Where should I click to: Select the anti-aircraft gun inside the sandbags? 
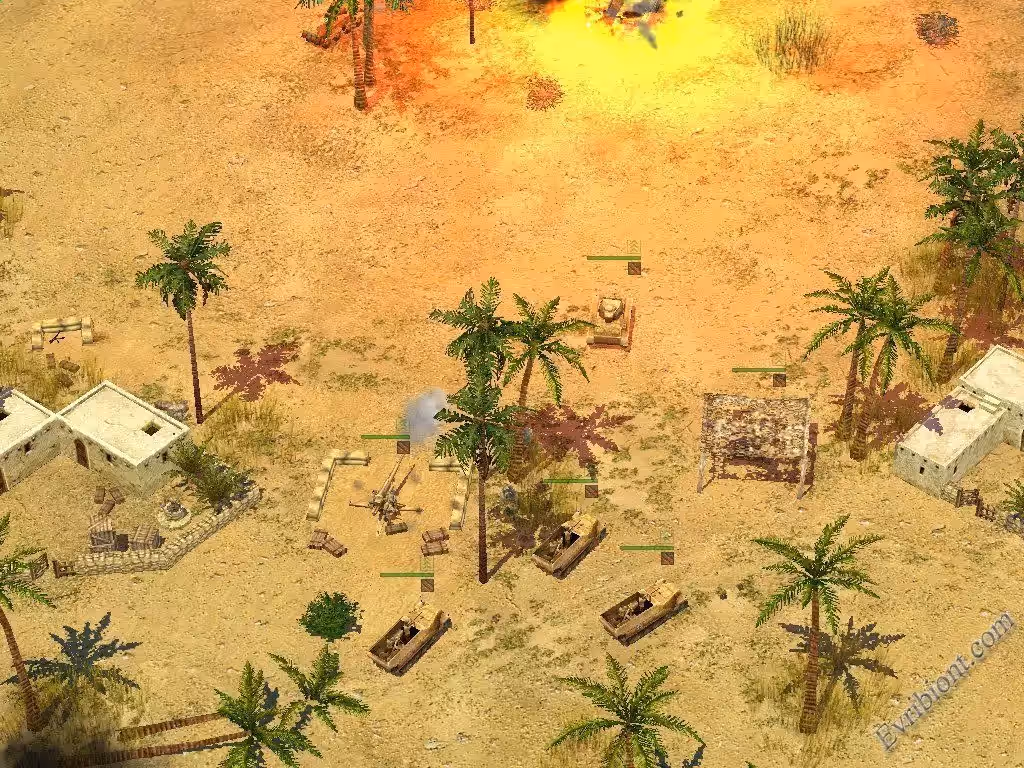[x=385, y=495]
